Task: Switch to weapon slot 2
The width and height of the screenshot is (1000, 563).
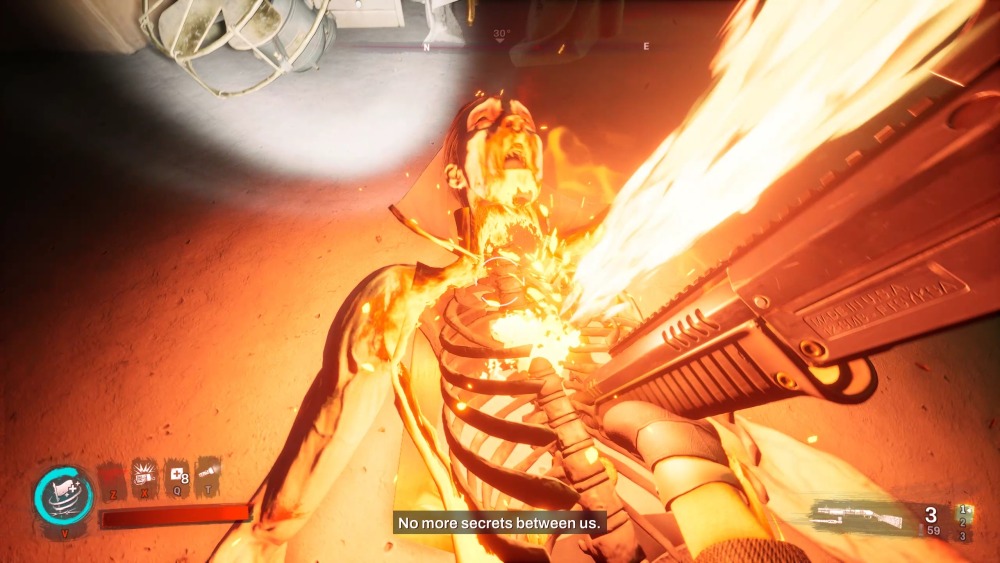Action: pos(963,523)
